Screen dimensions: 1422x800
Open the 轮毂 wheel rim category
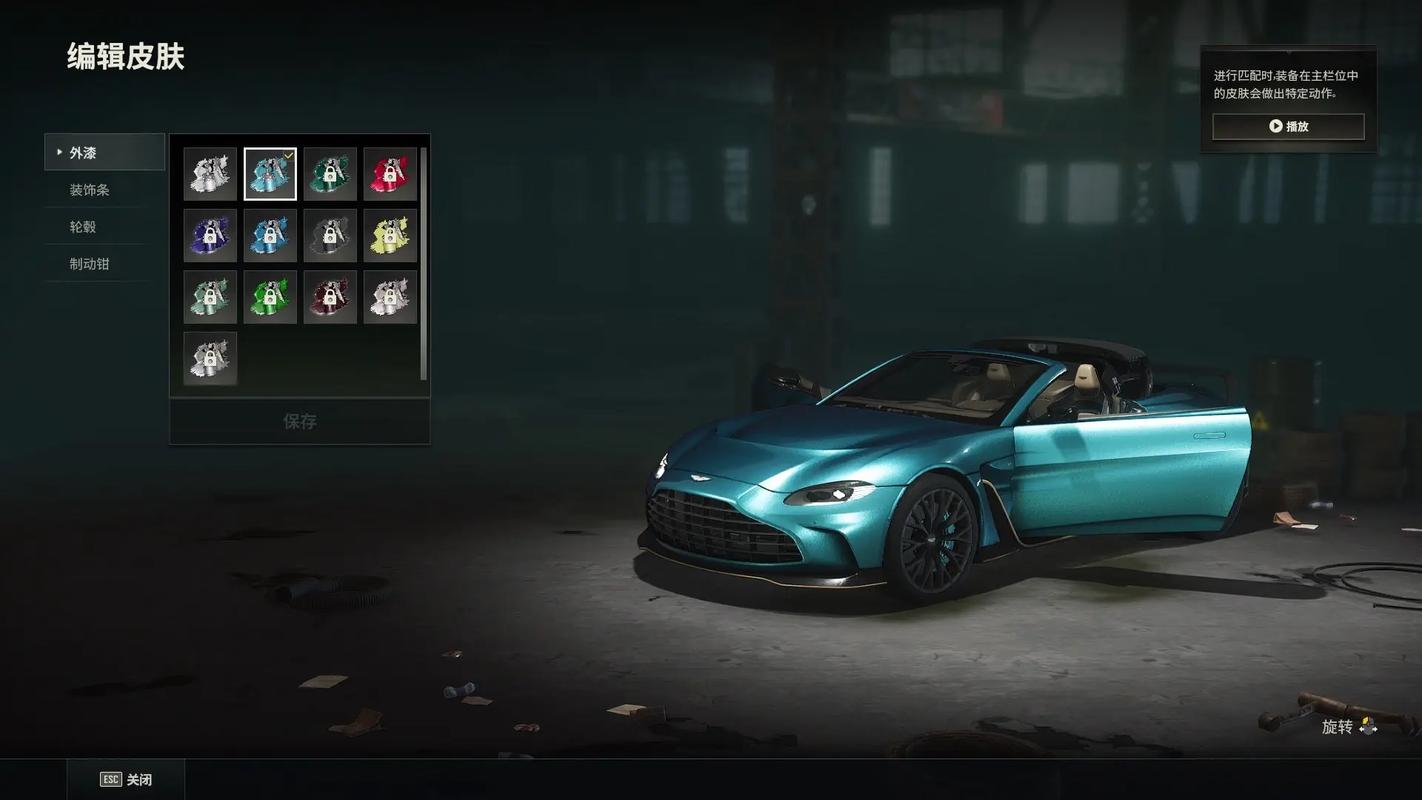[83, 227]
